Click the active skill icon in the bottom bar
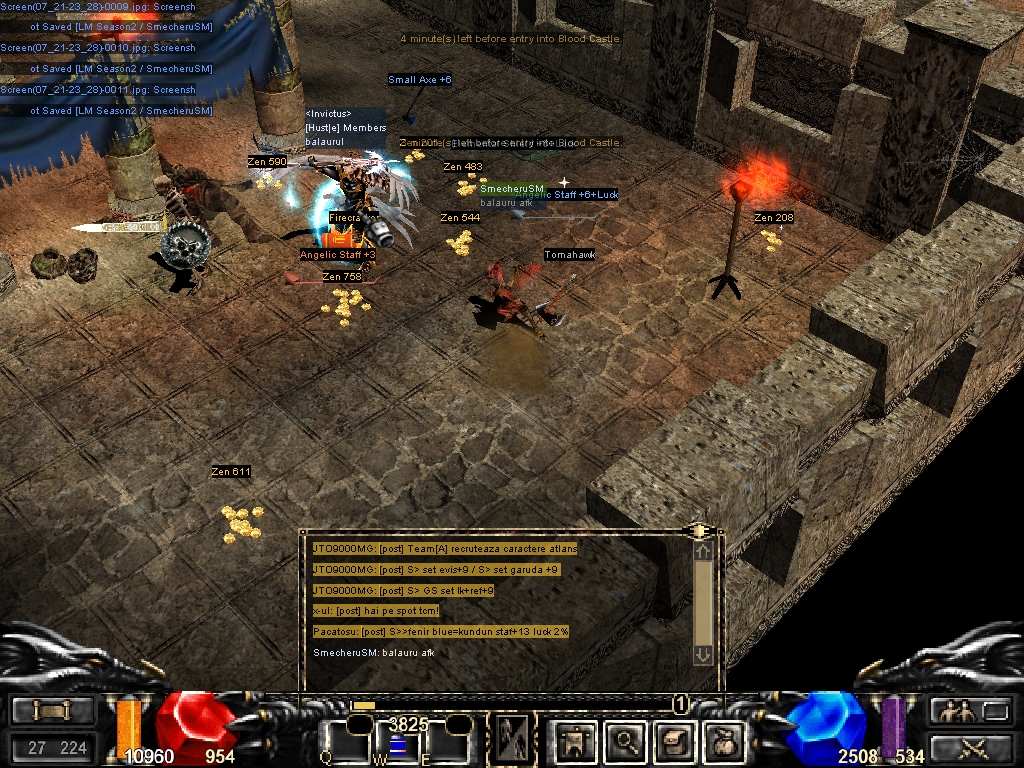The width and height of the screenshot is (1024, 768). (x=513, y=741)
